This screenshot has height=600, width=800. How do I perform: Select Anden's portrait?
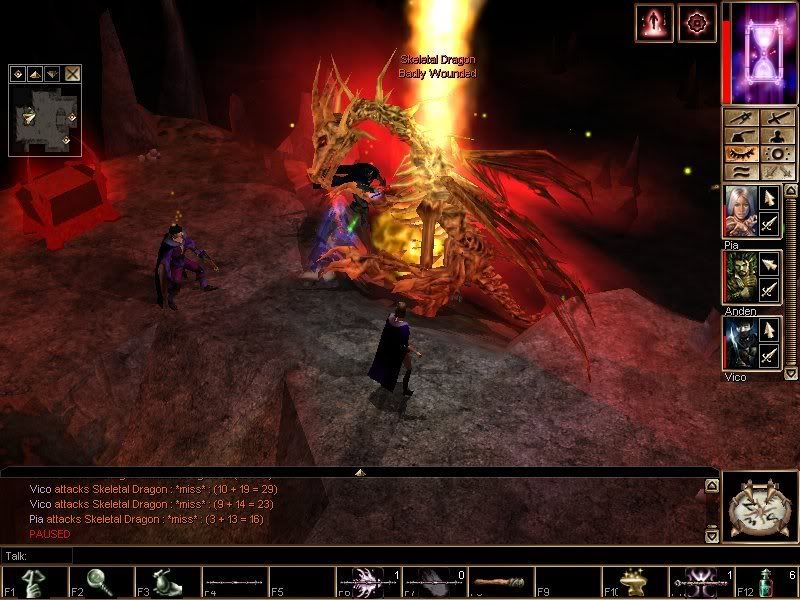click(x=738, y=277)
